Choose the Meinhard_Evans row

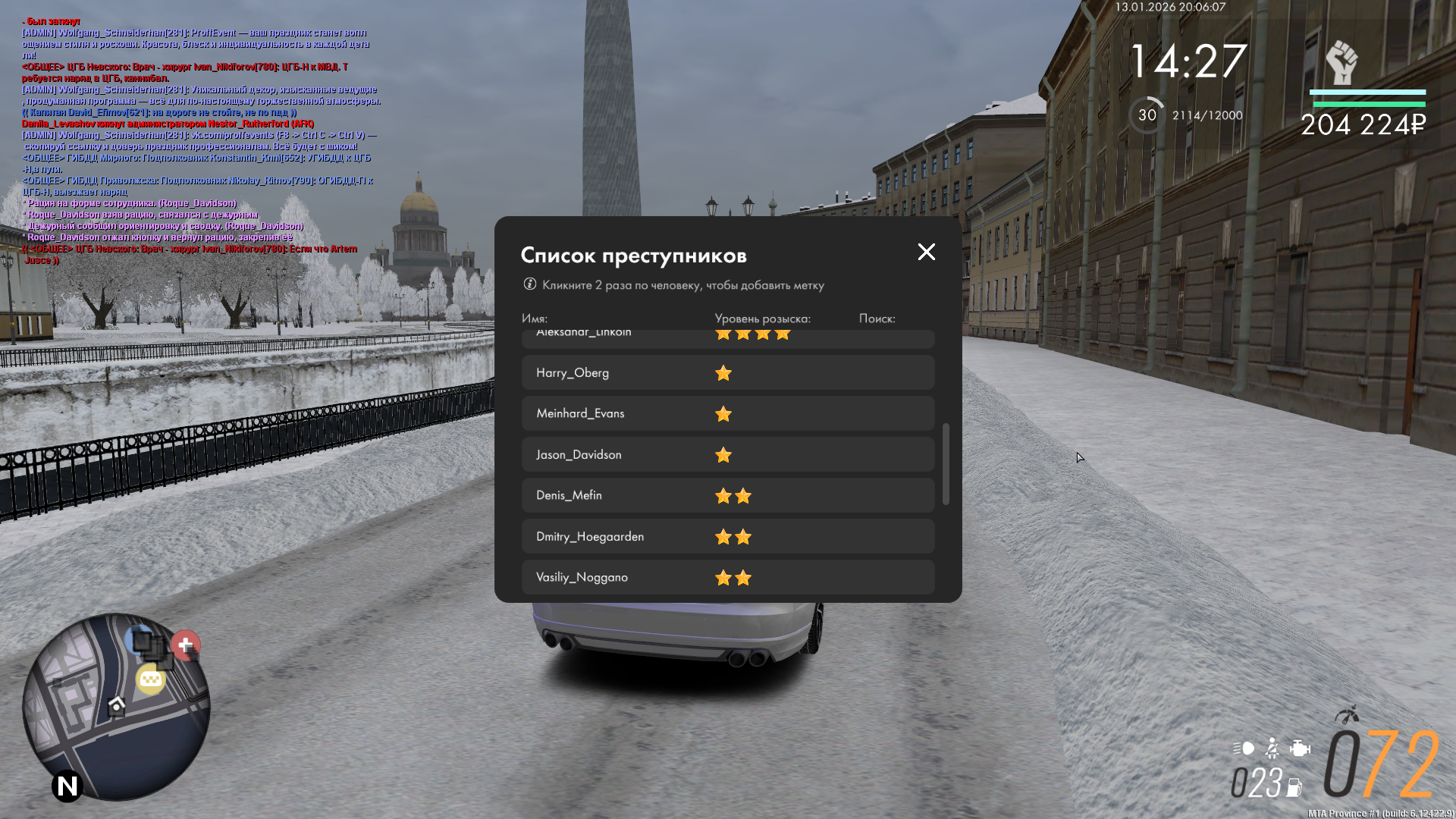click(x=727, y=414)
